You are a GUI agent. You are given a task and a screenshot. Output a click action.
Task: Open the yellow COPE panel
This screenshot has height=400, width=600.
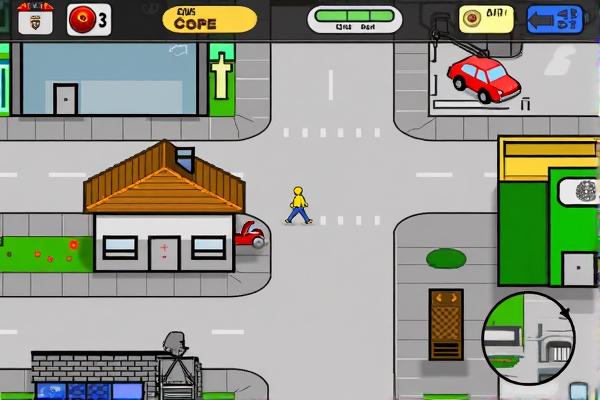(209, 19)
